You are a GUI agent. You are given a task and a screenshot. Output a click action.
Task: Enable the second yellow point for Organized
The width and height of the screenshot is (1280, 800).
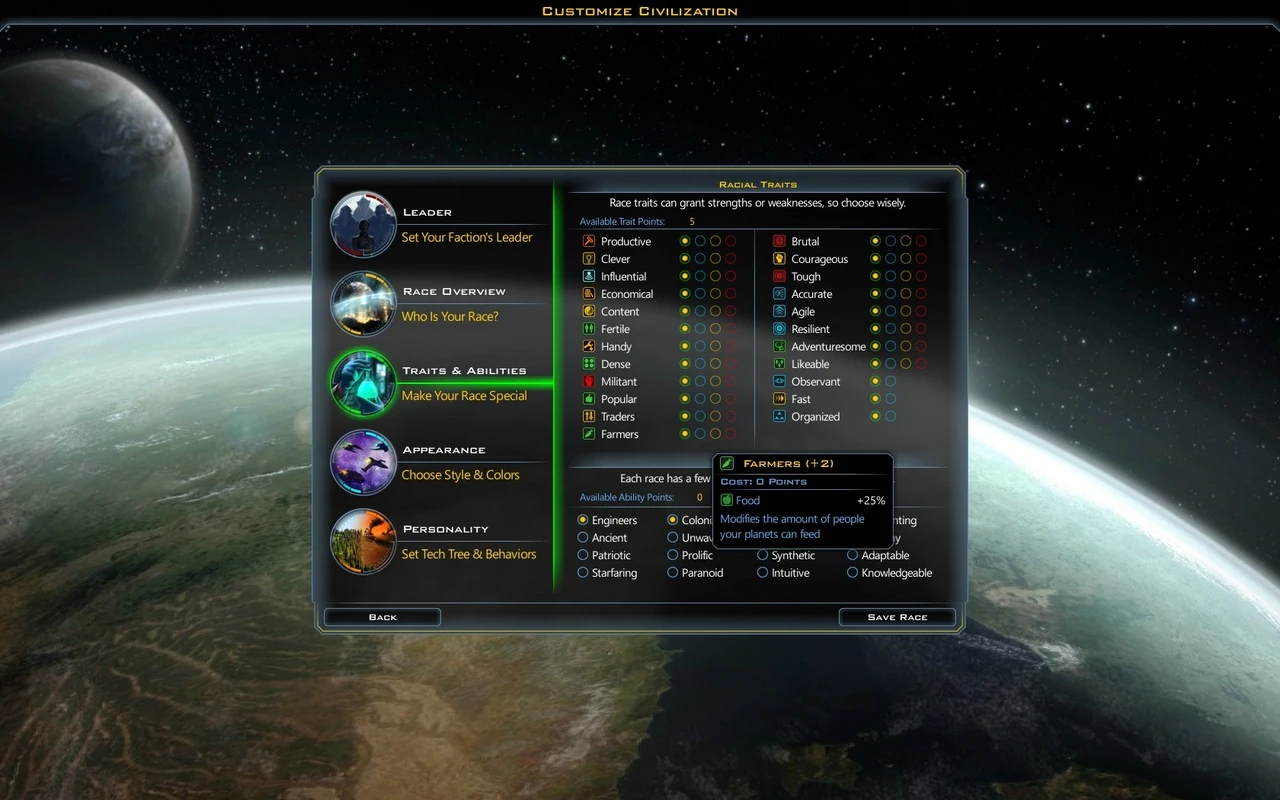click(890, 416)
